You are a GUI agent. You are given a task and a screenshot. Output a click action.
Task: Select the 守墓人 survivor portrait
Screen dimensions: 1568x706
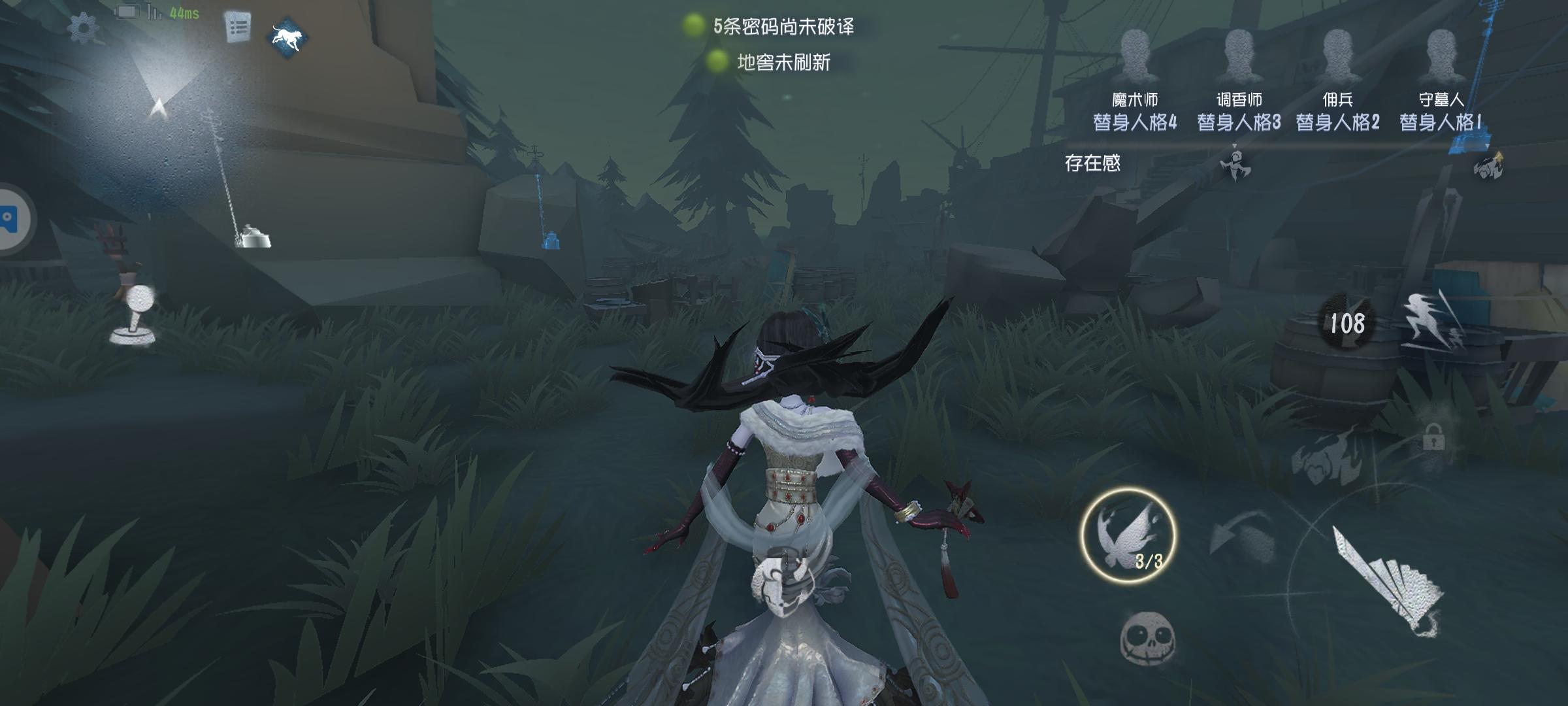tap(1441, 56)
